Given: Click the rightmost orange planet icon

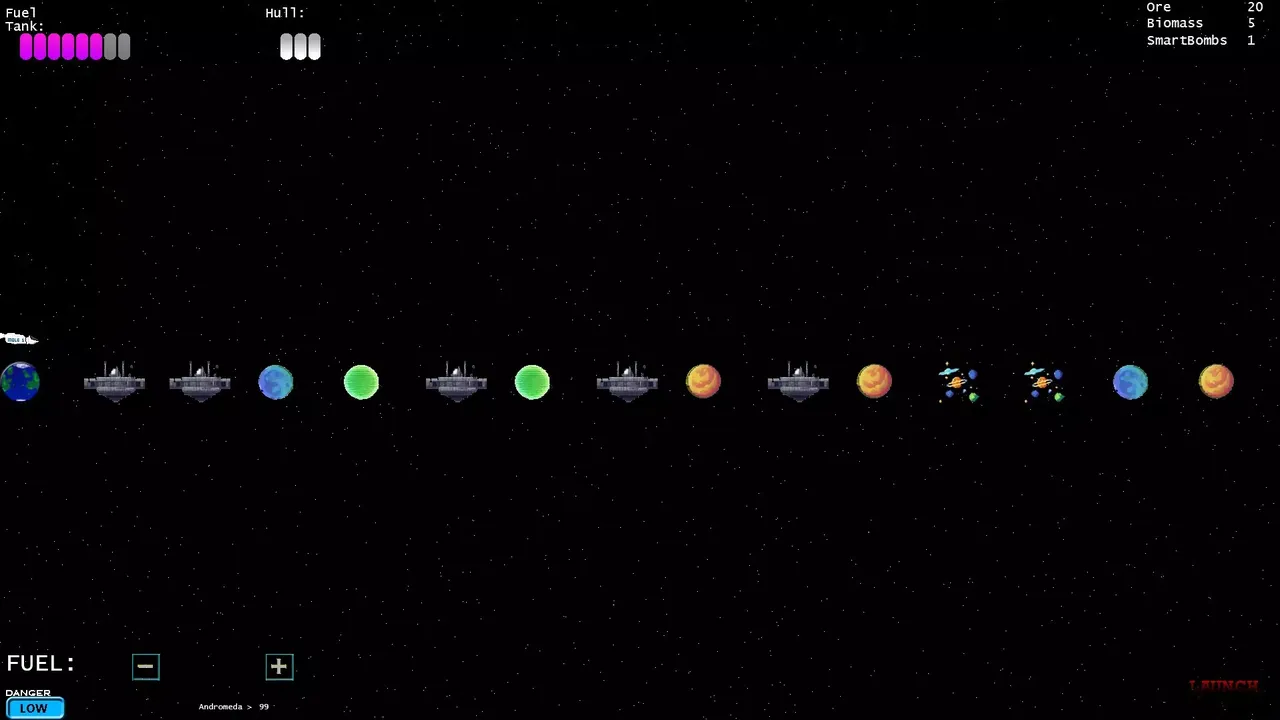Looking at the screenshot, I should pyautogui.click(x=1217, y=380).
